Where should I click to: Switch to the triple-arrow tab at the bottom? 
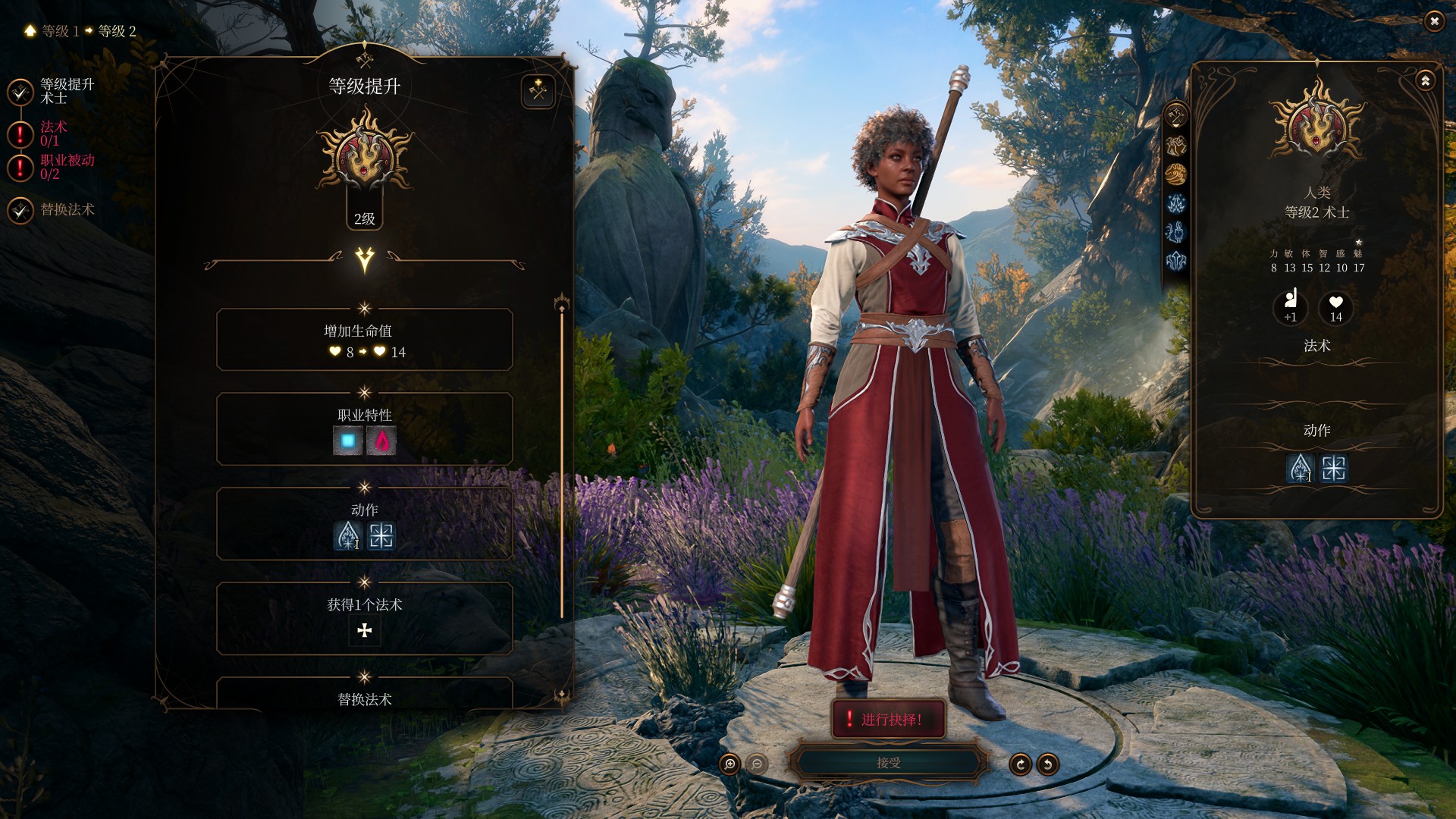coord(1176,261)
